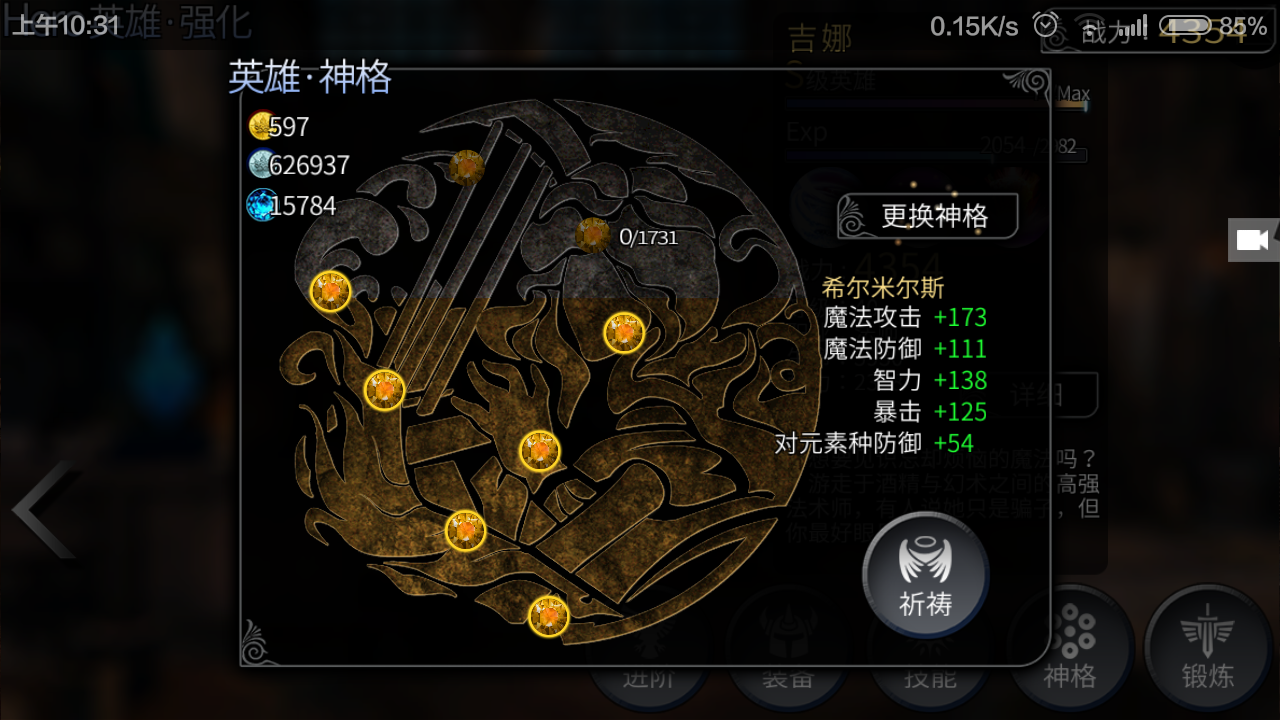The image size is (1280, 720).
Task: Open the 神格 tab in bottom bar
Action: [x=1070, y=650]
